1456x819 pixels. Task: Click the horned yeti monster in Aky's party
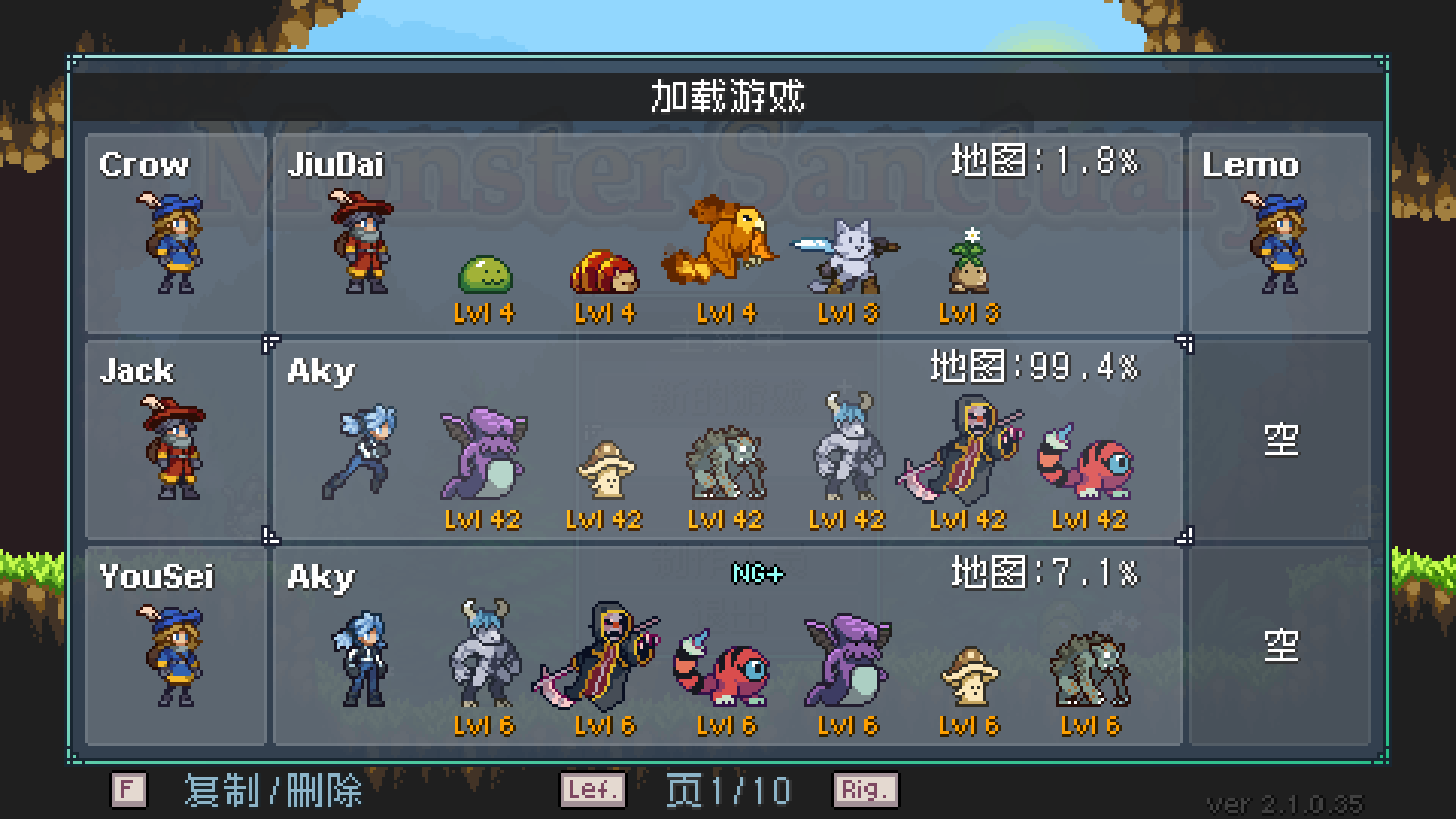tap(846, 447)
